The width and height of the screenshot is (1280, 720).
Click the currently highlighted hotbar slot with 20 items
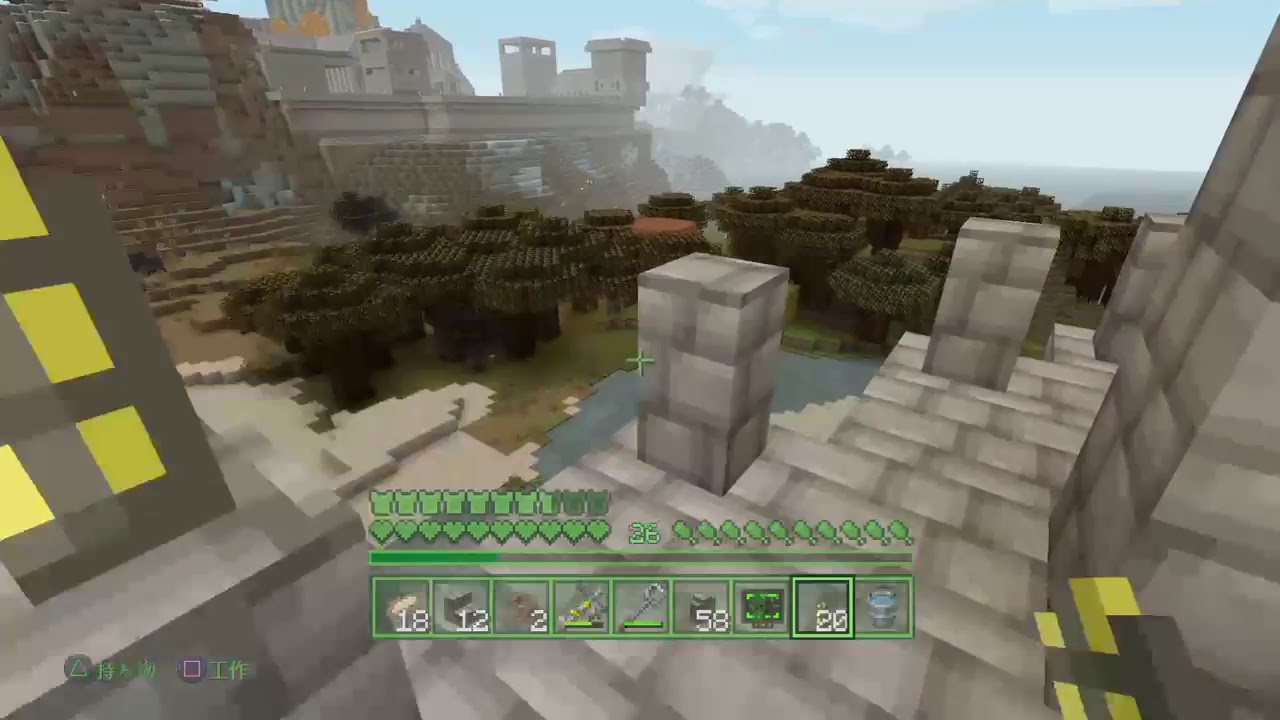coord(822,605)
